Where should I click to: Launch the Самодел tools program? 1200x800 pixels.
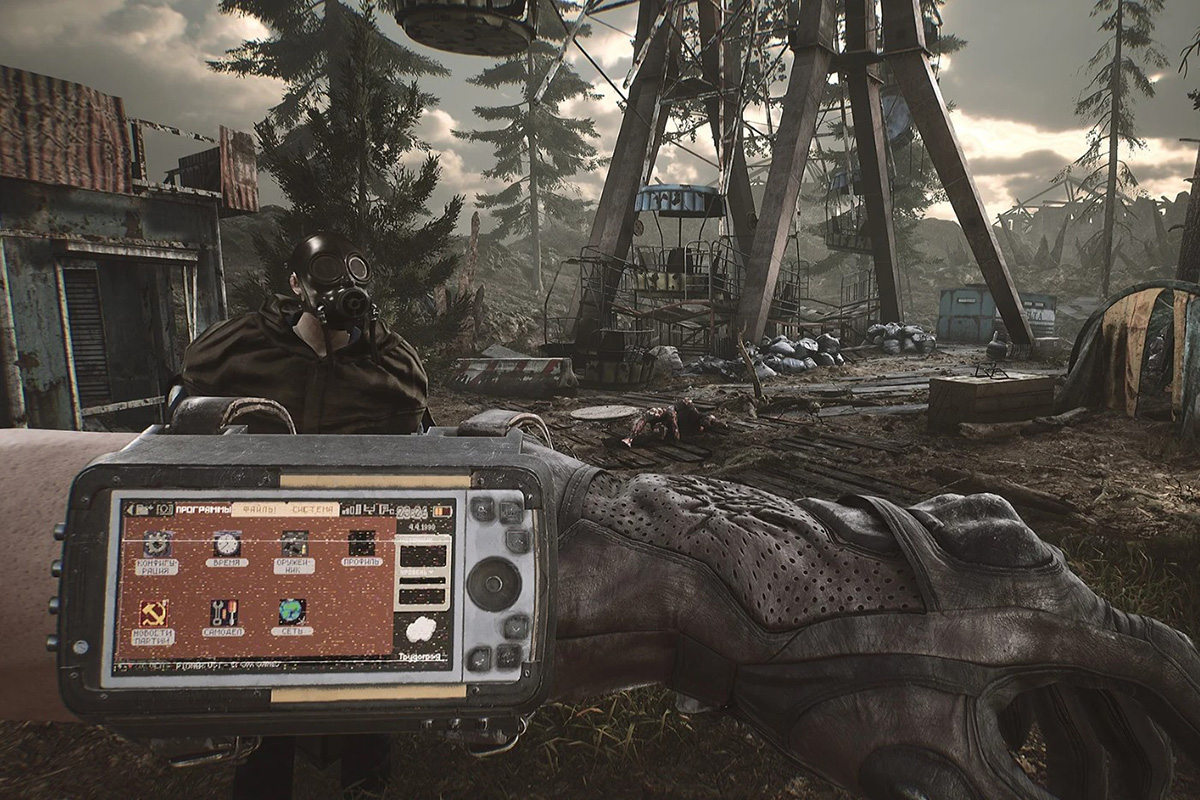coord(223,612)
